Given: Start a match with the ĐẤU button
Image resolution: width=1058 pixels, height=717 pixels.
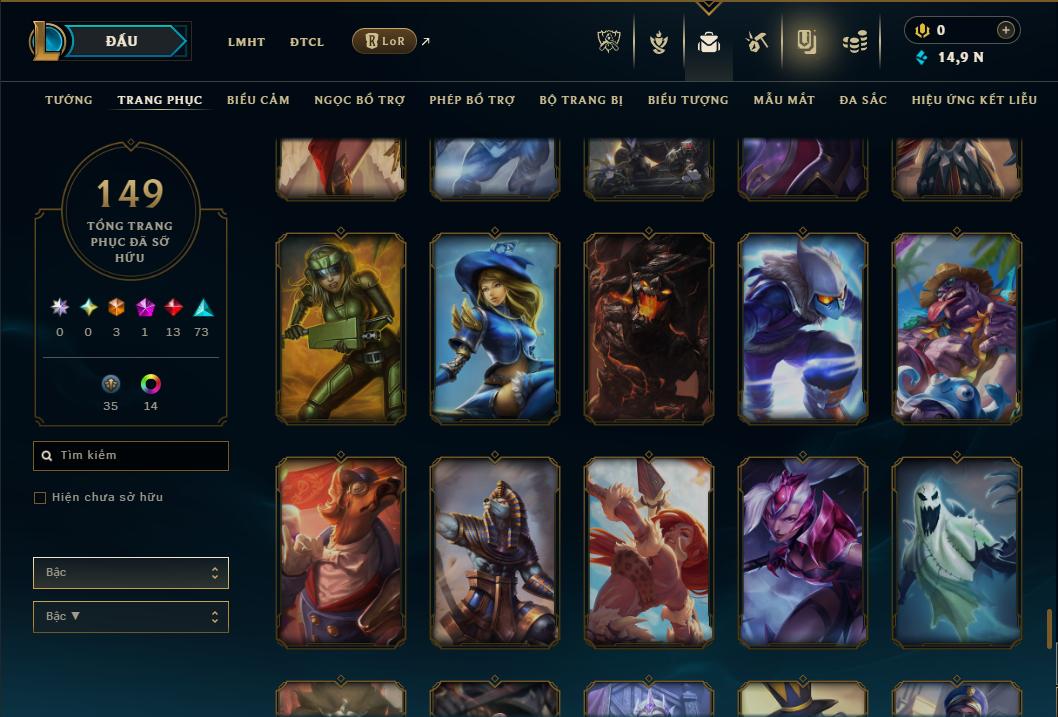Looking at the screenshot, I should click(x=122, y=41).
